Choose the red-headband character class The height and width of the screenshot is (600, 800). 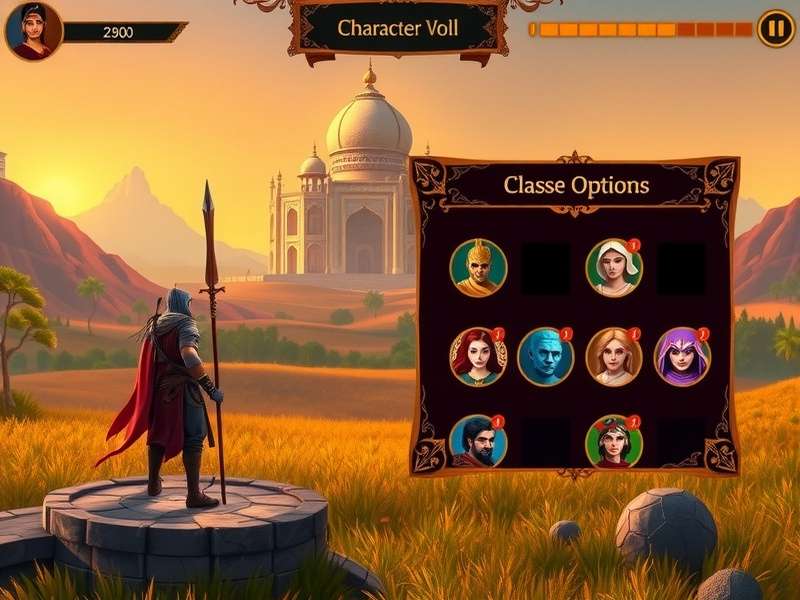point(613,442)
